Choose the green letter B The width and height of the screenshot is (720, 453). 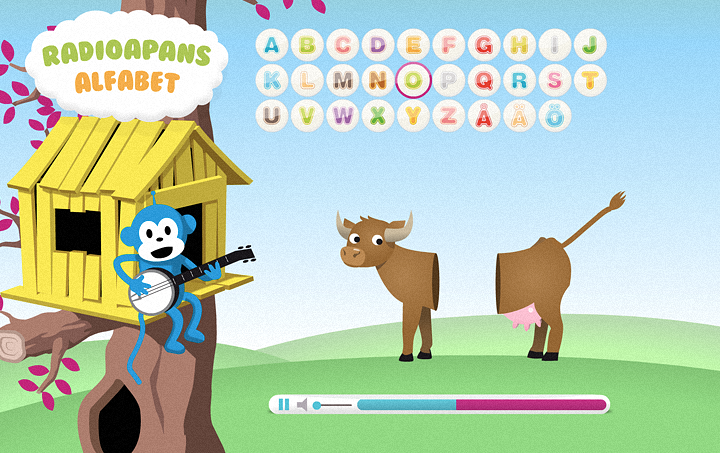pos(307,45)
